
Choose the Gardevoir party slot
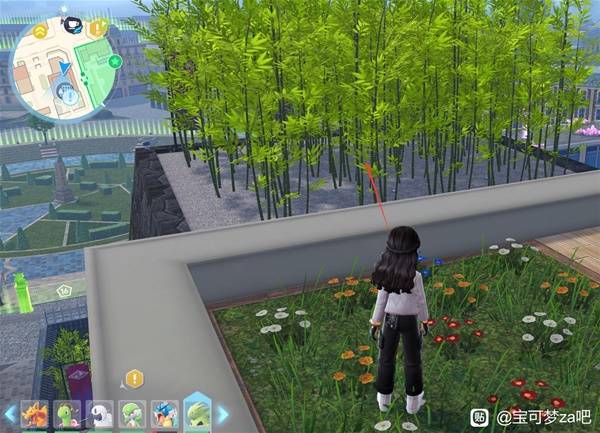pos(132,413)
